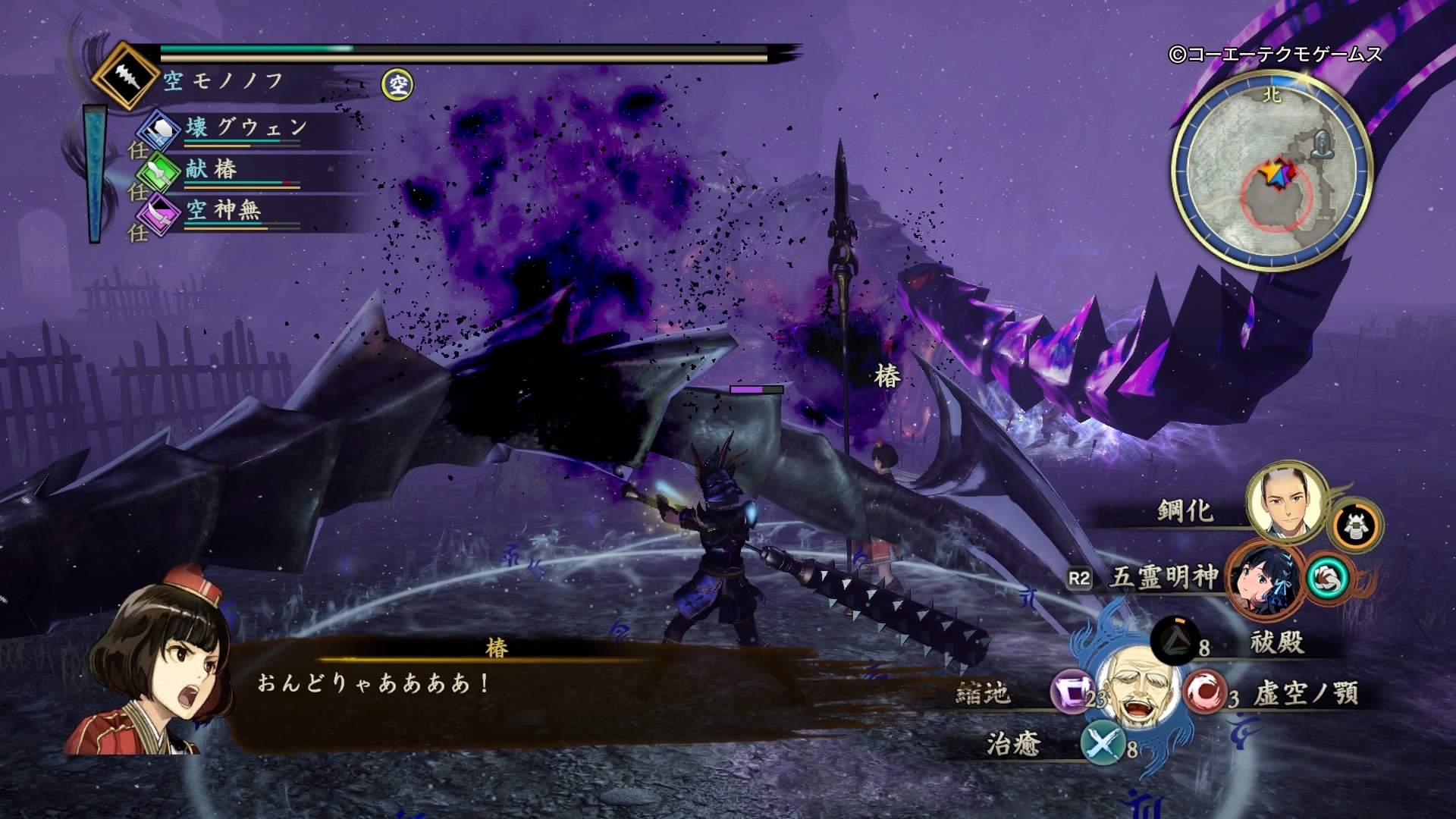
Task: Use the 治癒 healing skill icon
Action: [1103, 742]
